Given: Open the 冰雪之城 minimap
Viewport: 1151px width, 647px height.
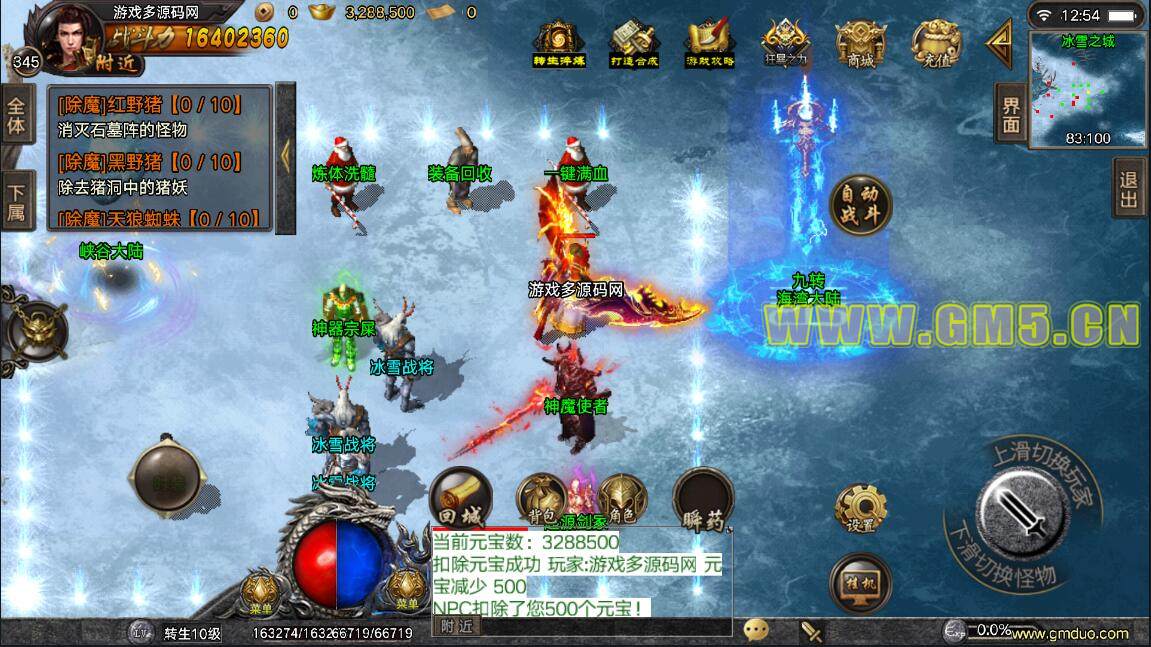Looking at the screenshot, I should [x=1088, y=90].
